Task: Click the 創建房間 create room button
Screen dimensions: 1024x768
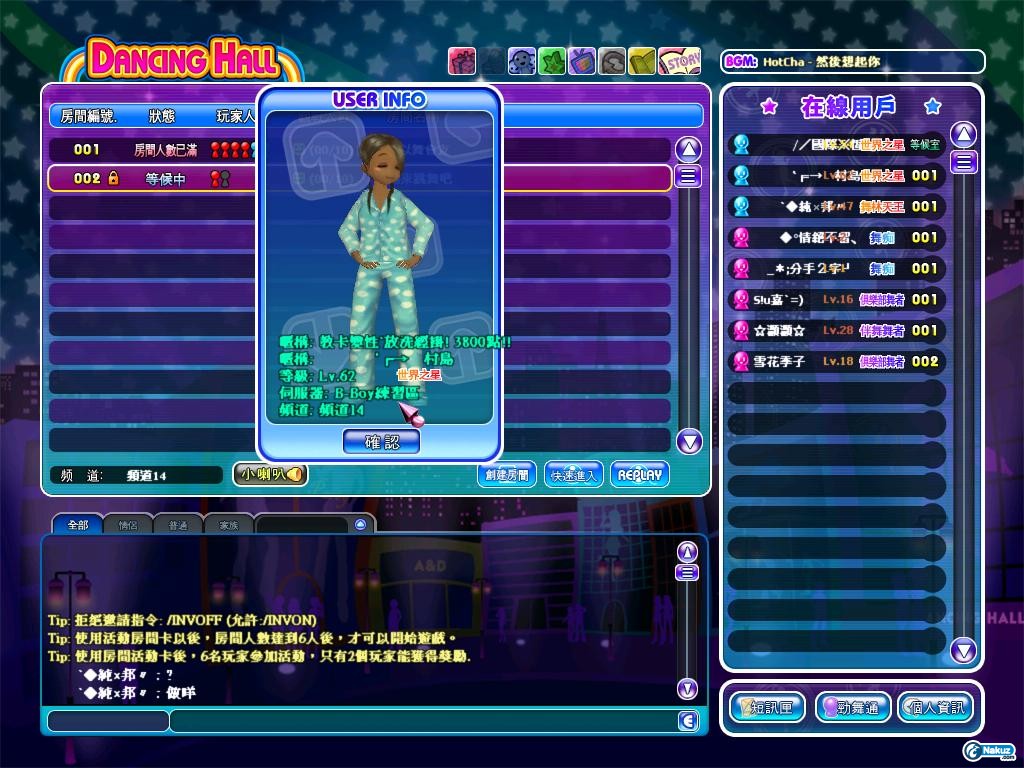Action: [507, 475]
